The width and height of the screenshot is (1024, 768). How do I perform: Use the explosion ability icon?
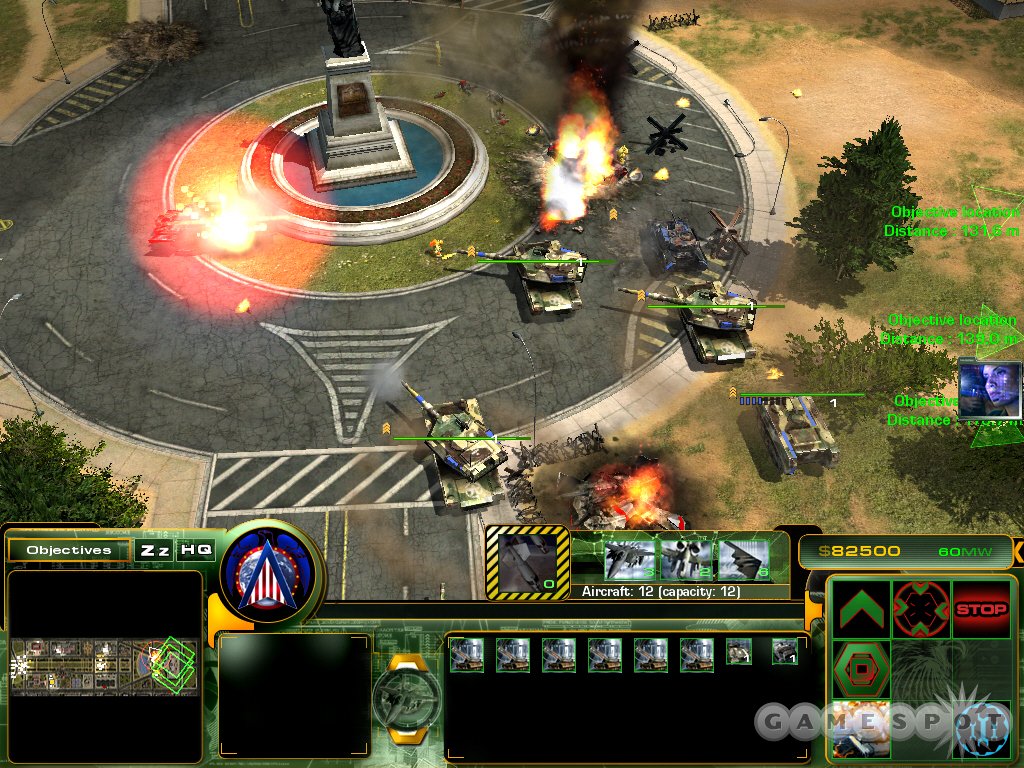(x=860, y=729)
